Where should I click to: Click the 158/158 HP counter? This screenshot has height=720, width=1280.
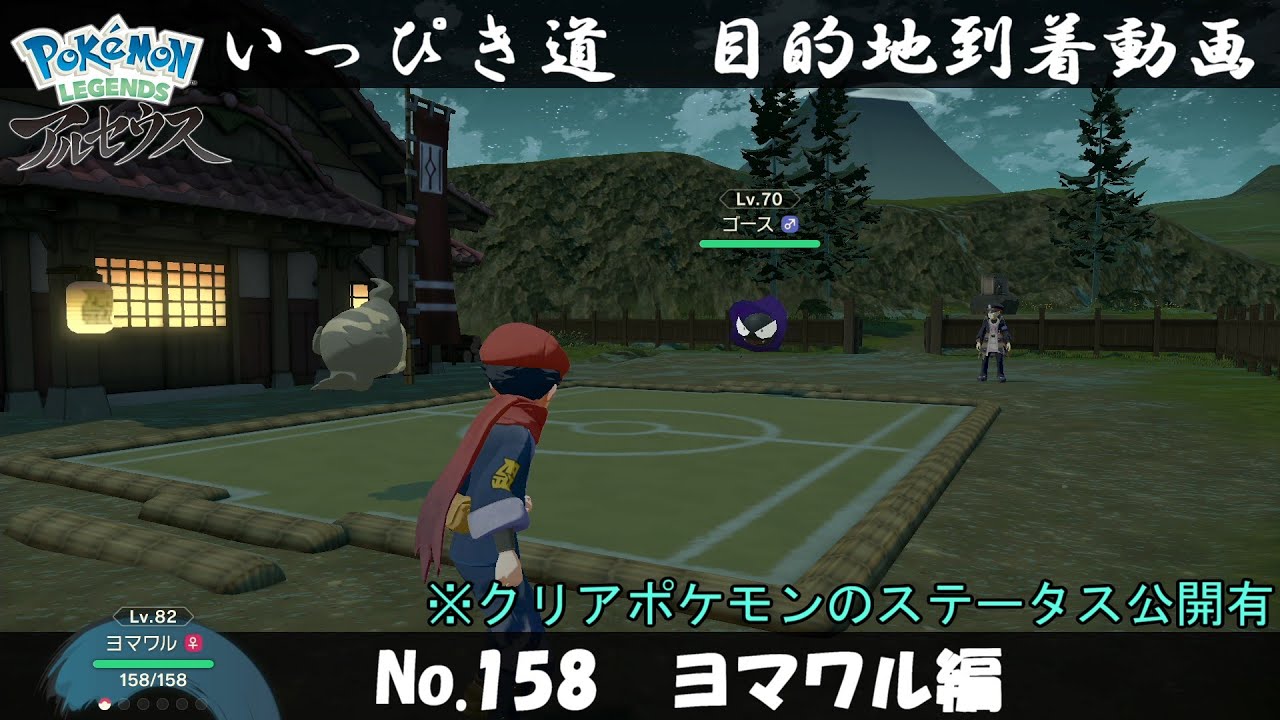152,680
